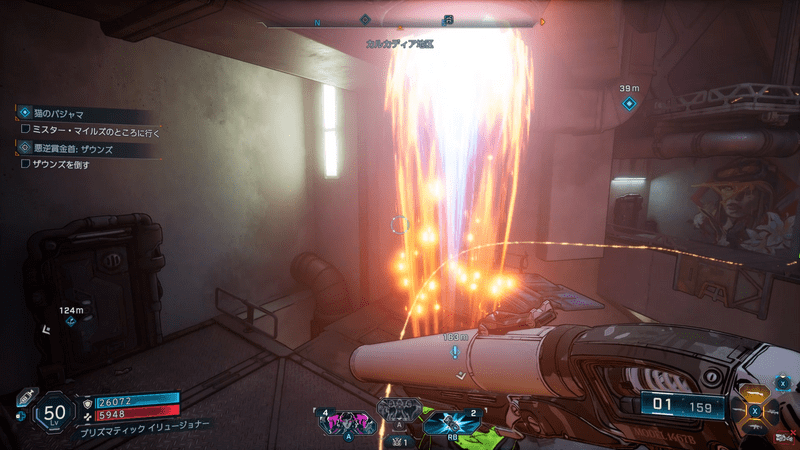
Task: Select the 124m waypoint marker
Action: pyautogui.click(x=70, y=323)
